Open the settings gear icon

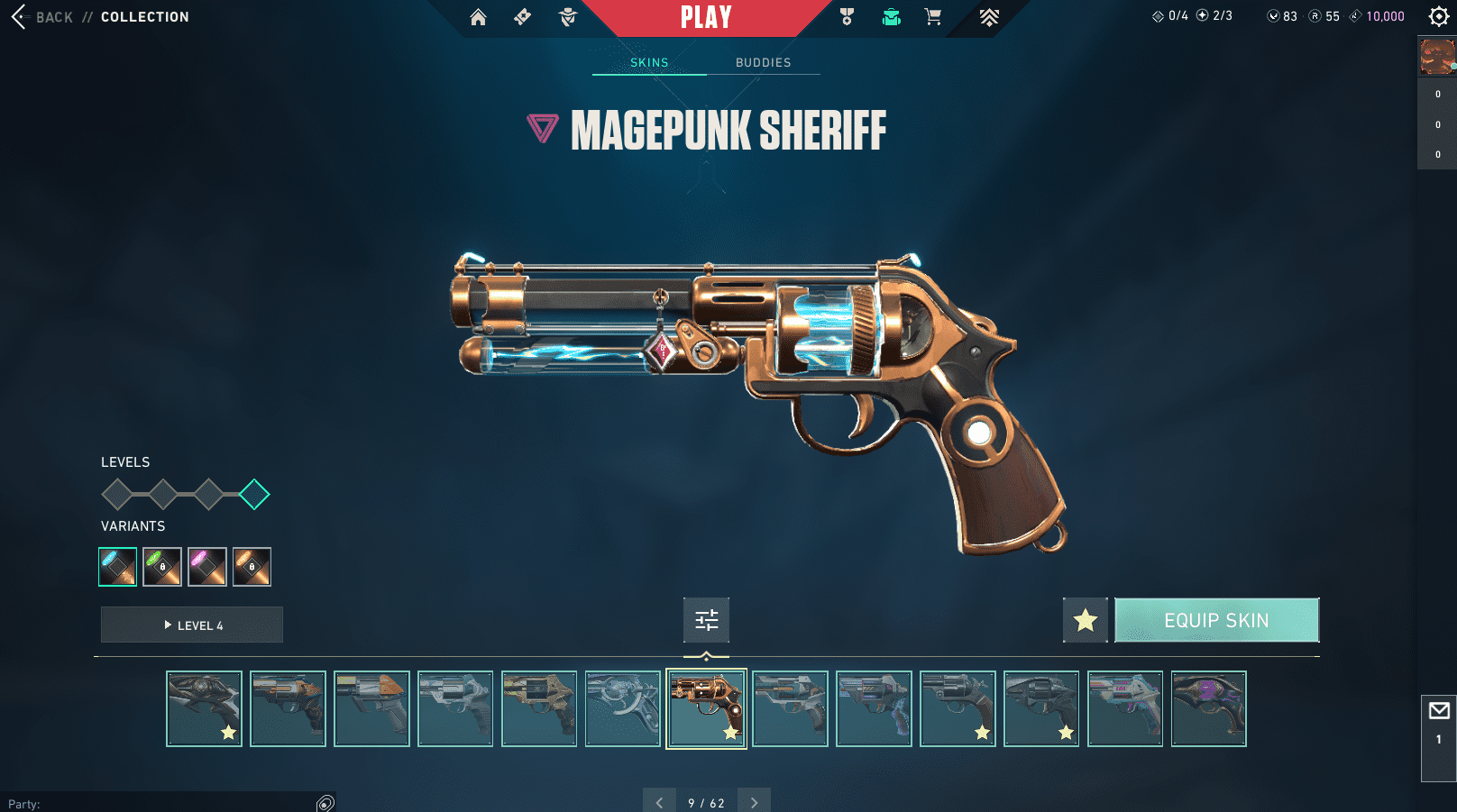[x=1439, y=16]
